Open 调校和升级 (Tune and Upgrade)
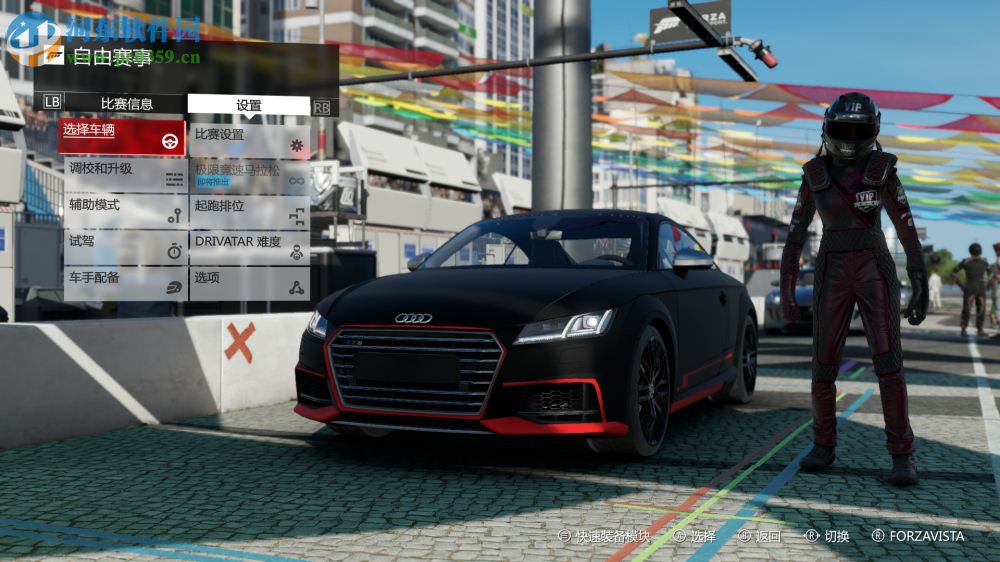Image resolution: width=1000 pixels, height=562 pixels. 124,175
